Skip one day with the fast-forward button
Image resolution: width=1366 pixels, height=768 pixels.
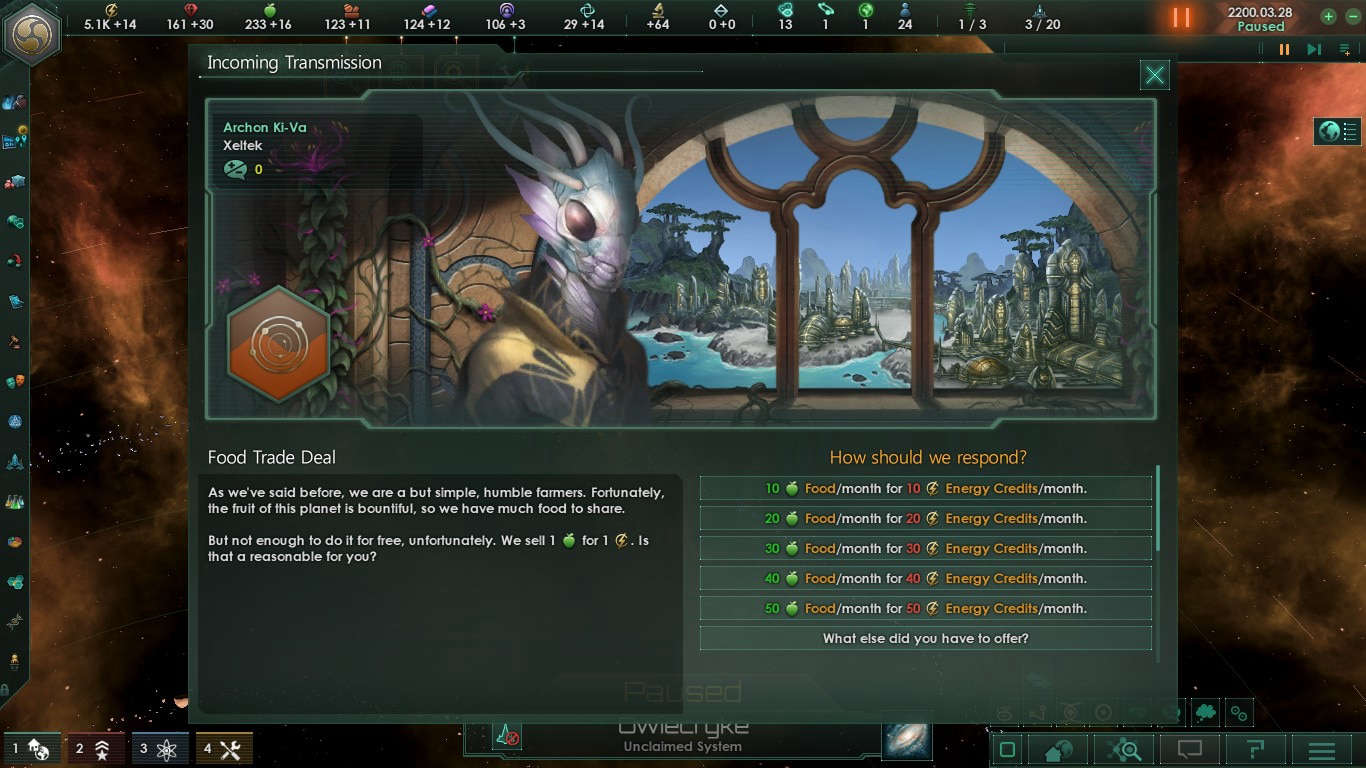point(1313,48)
